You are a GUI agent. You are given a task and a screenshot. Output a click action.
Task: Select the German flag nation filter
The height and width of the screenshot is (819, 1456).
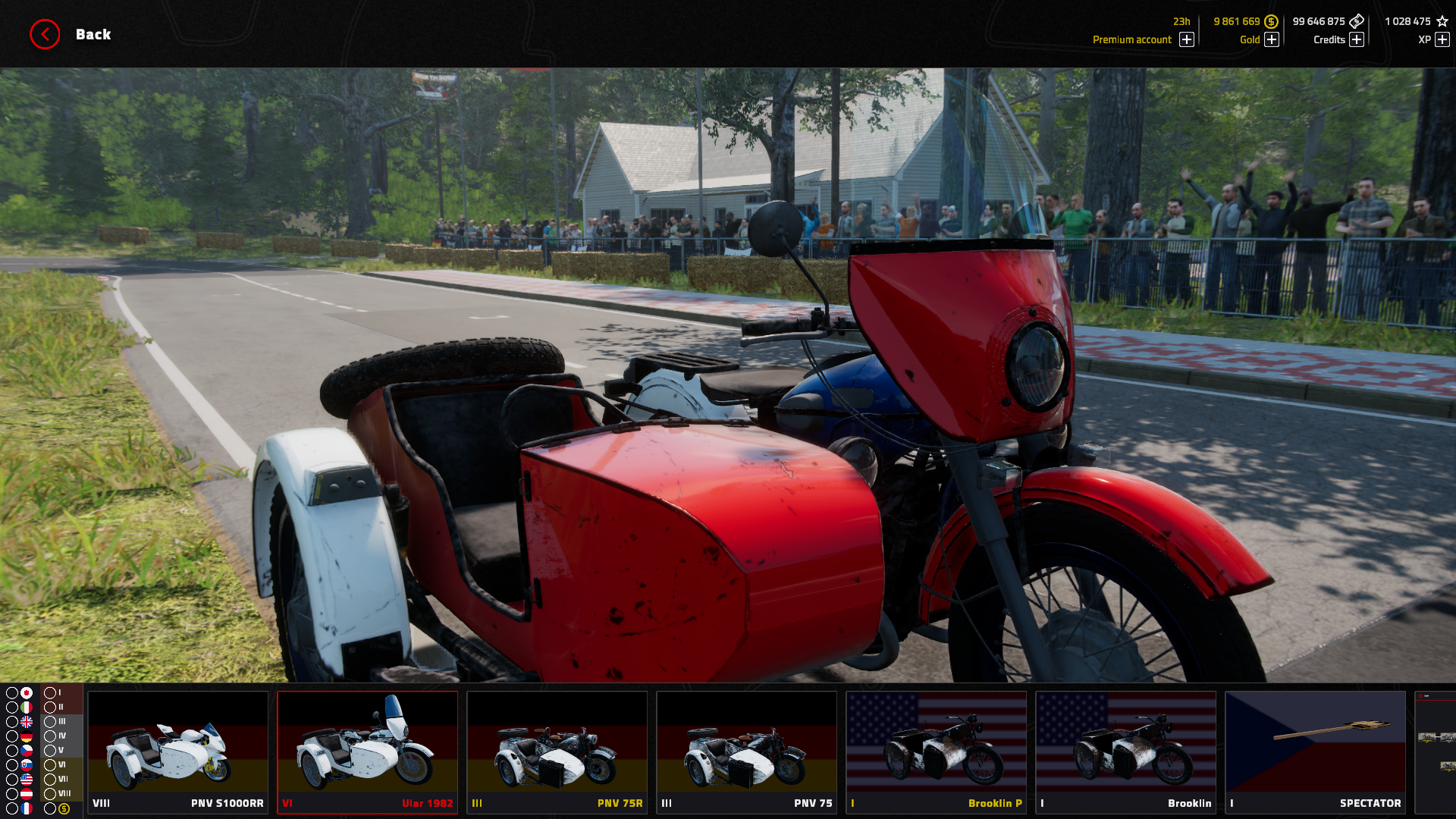coord(27,736)
